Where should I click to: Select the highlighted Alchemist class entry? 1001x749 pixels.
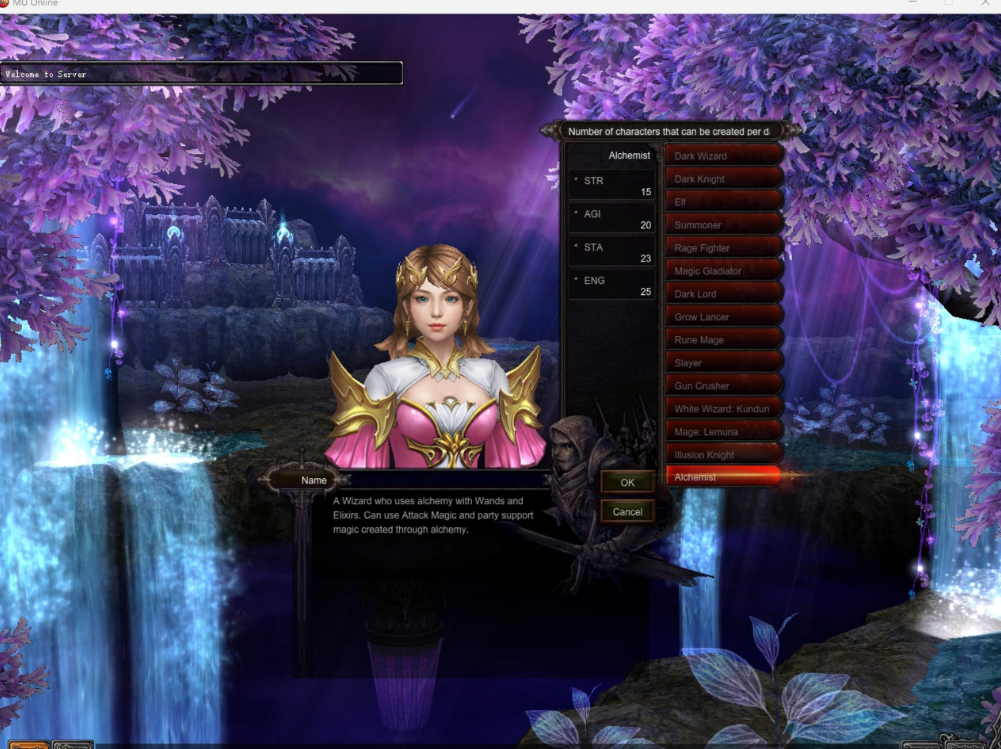[x=722, y=477]
